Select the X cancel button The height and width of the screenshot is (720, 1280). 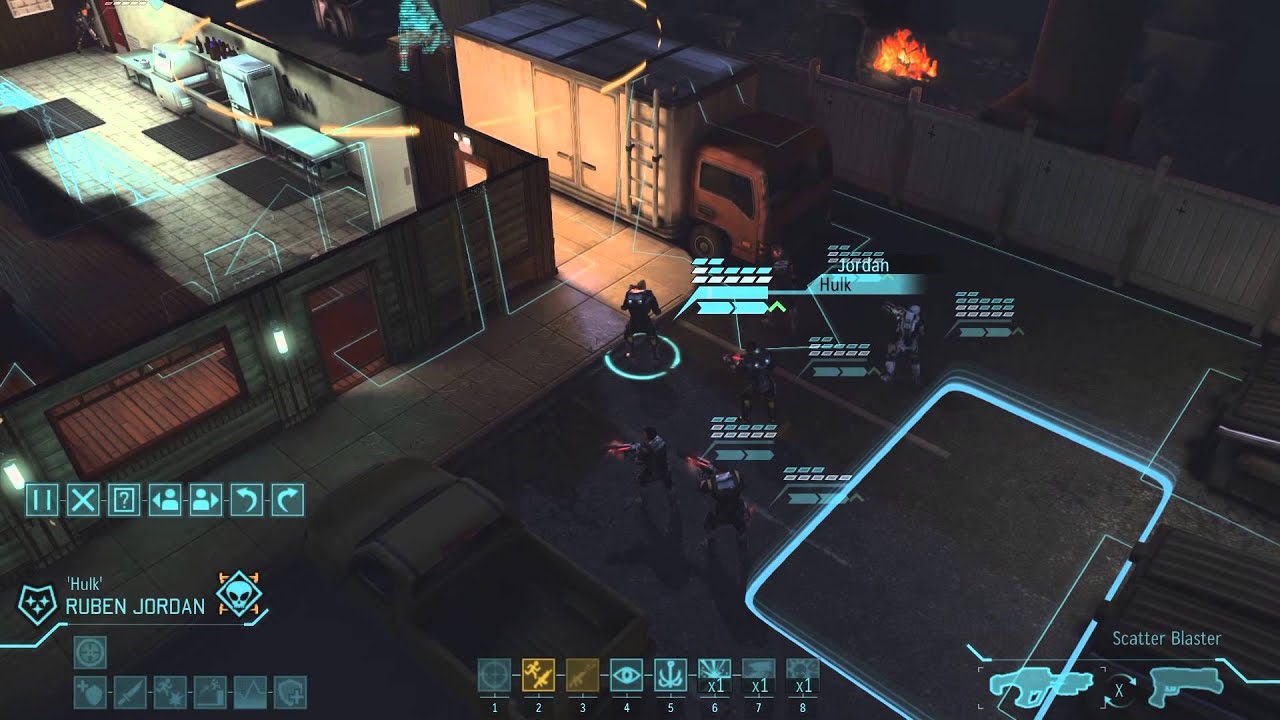click(82, 499)
